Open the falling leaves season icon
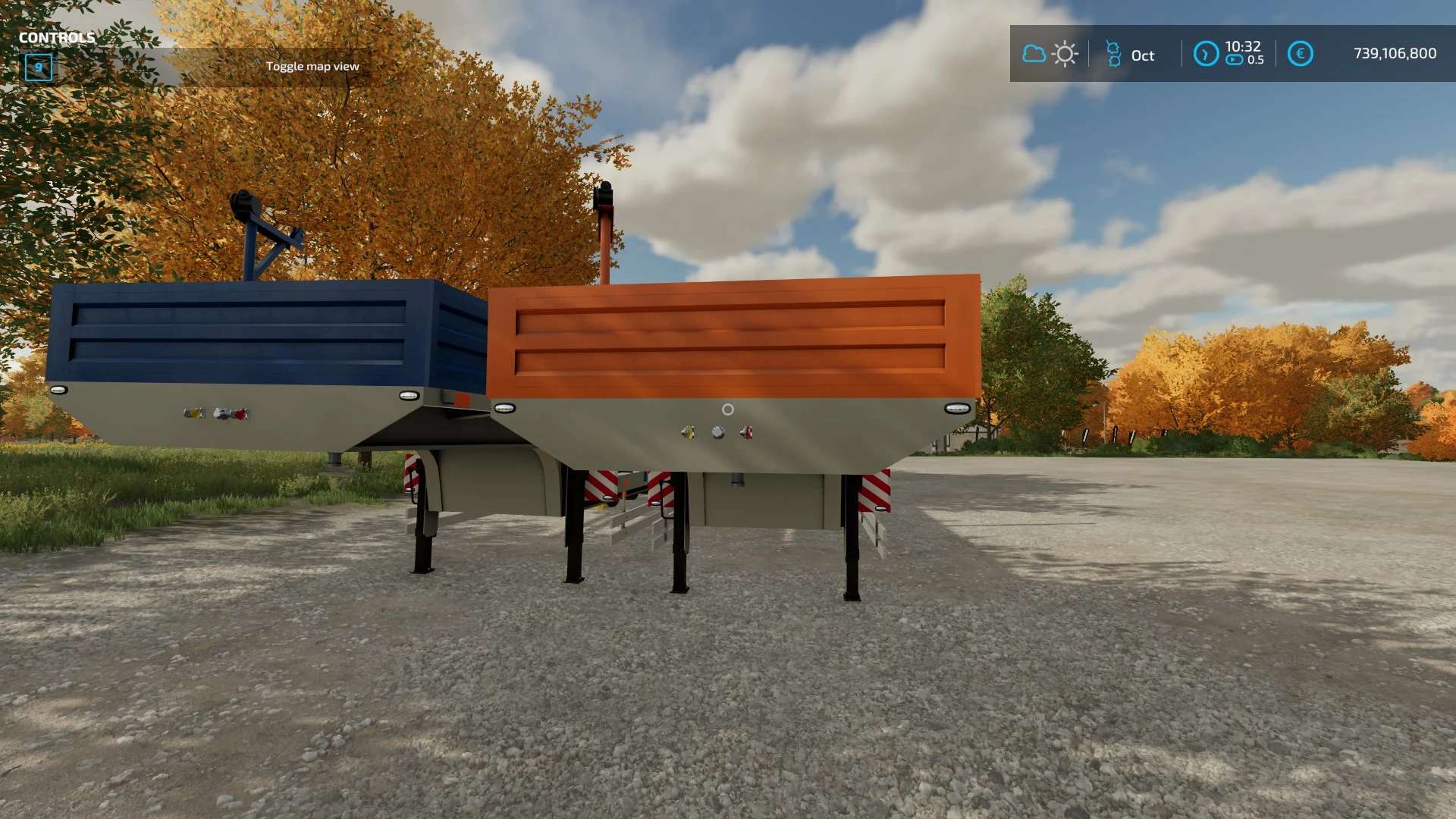 click(x=1114, y=52)
